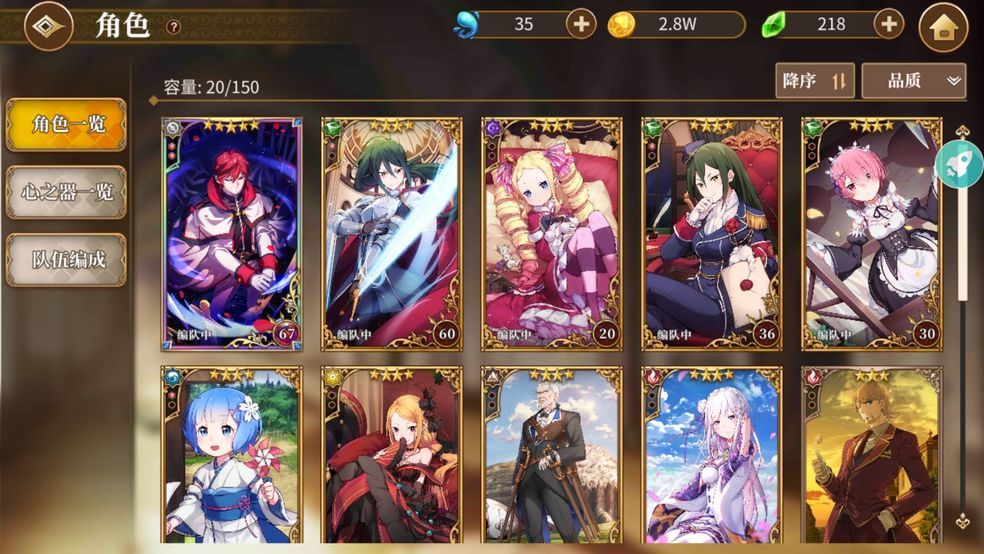
Task: Select the red-haired knight card level 67
Action: click(x=231, y=234)
